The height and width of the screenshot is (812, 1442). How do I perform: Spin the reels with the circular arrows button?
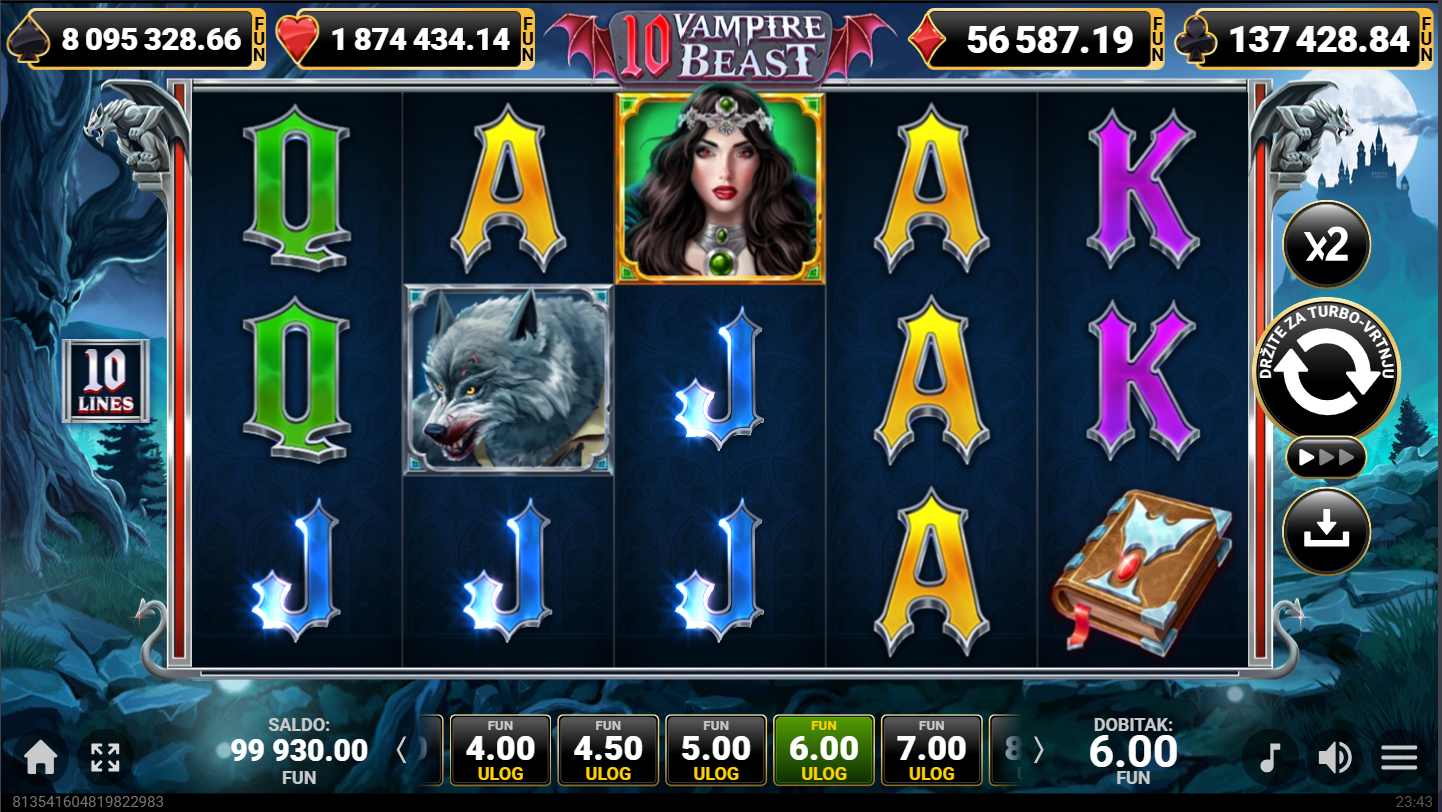tap(1327, 372)
